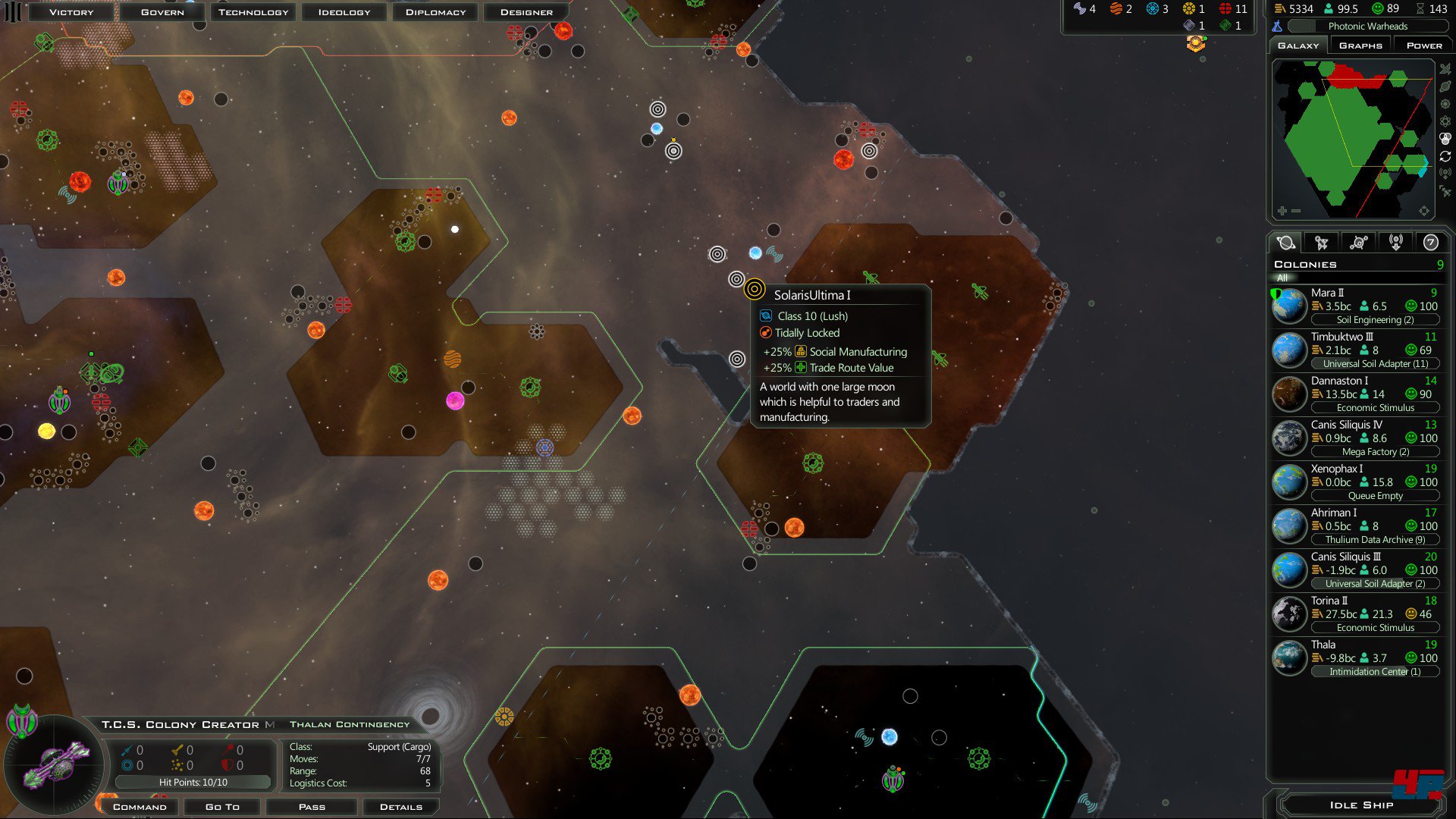The width and height of the screenshot is (1456, 819).
Task: Pass the selected ship's turn
Action: [312, 807]
